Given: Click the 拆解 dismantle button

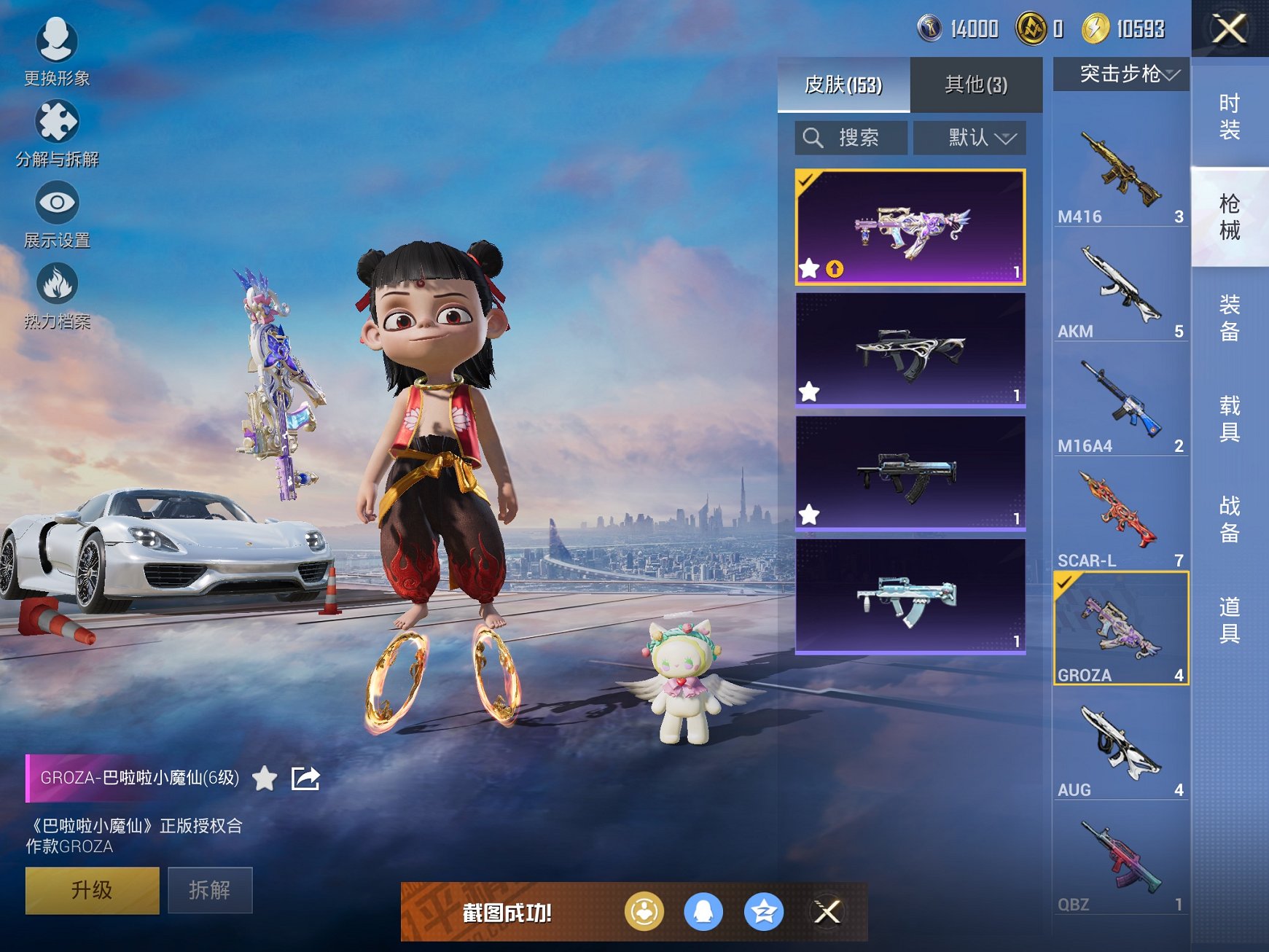Looking at the screenshot, I should 210,890.
